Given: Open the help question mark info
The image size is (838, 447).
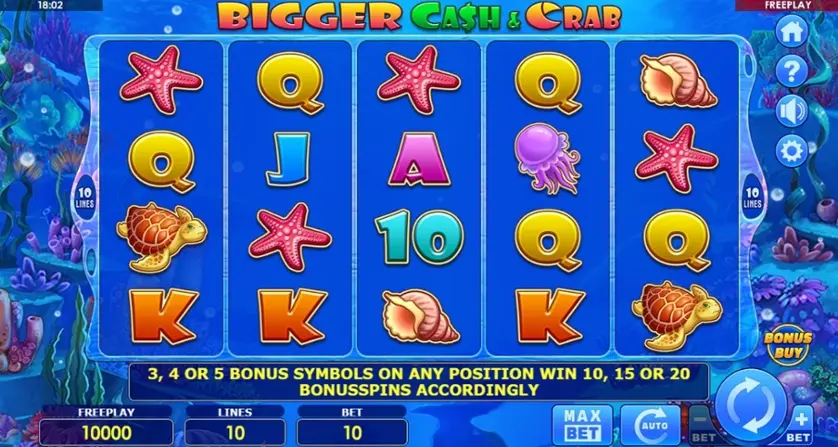Looking at the screenshot, I should tap(791, 70).
